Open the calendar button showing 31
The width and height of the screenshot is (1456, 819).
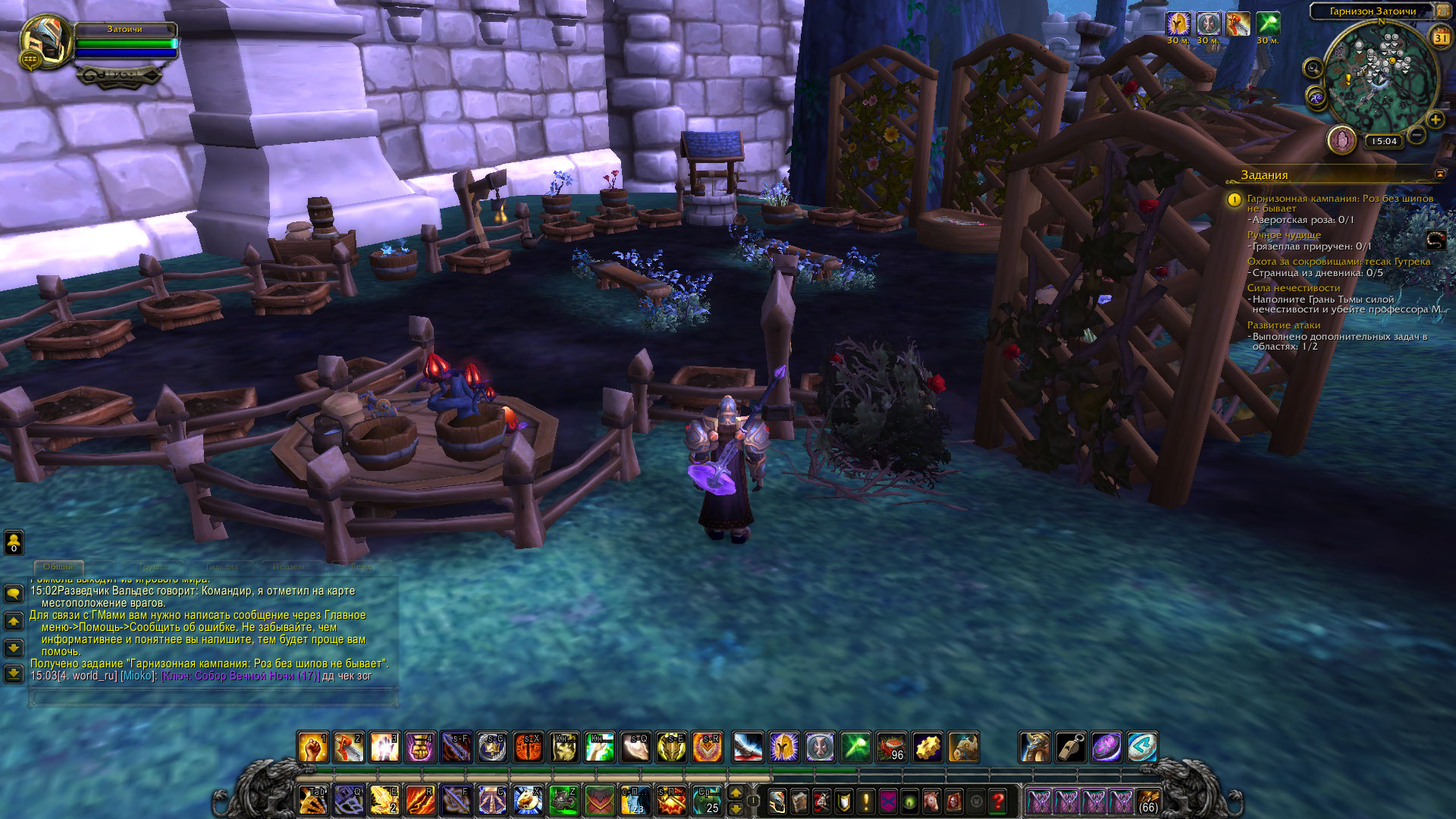(x=1440, y=37)
